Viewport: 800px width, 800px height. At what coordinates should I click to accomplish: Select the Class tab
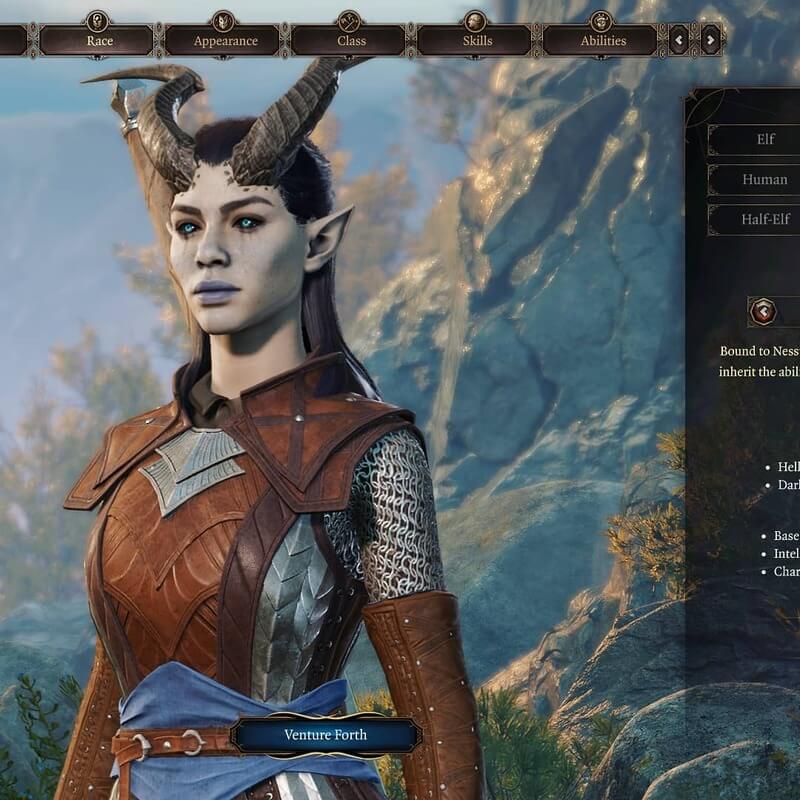[351, 41]
